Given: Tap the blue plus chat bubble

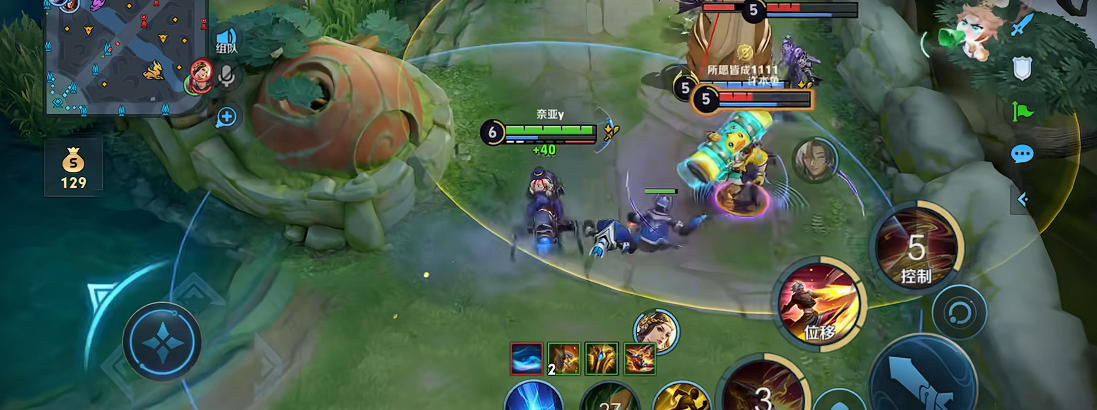Looking at the screenshot, I should point(227,116).
